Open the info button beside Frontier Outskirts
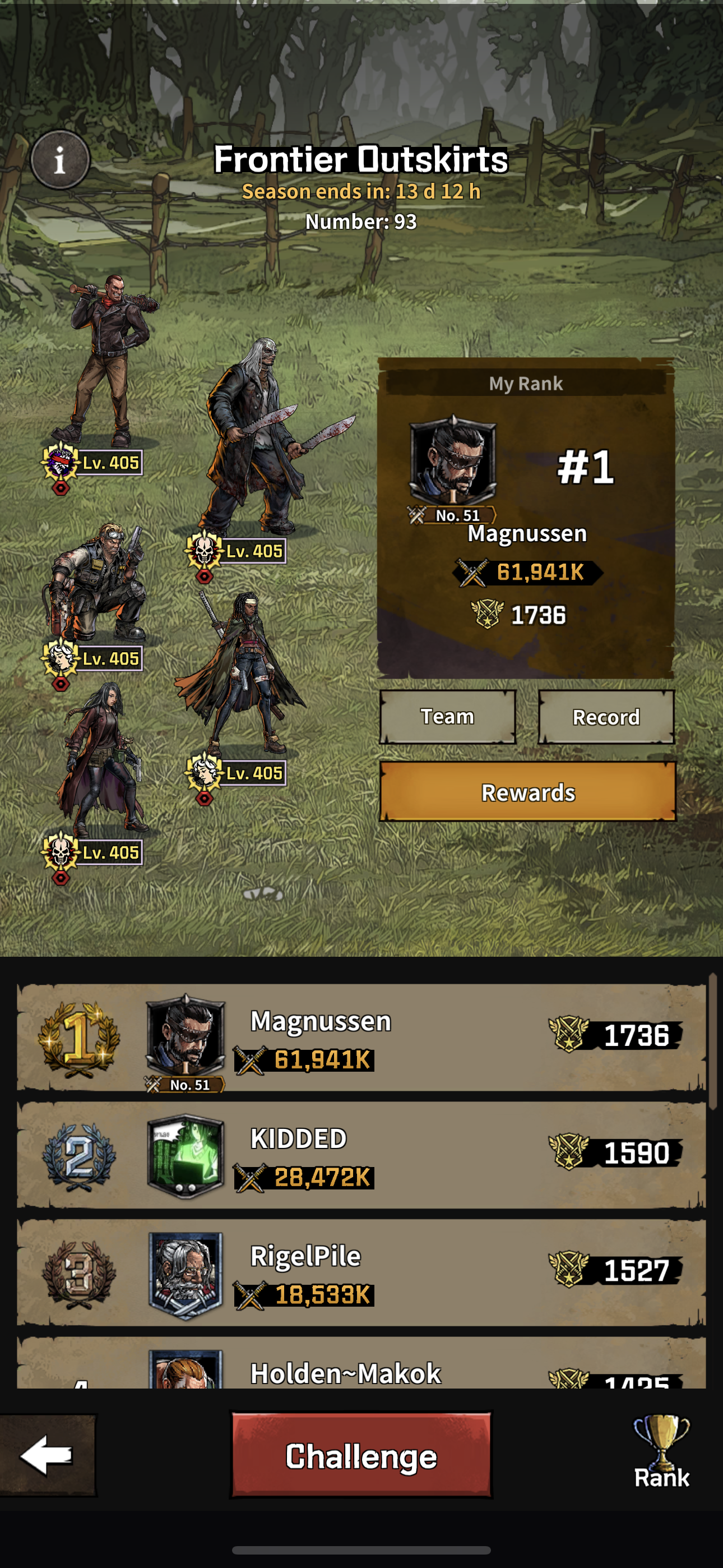Viewport: 723px width, 1568px height. point(59,161)
